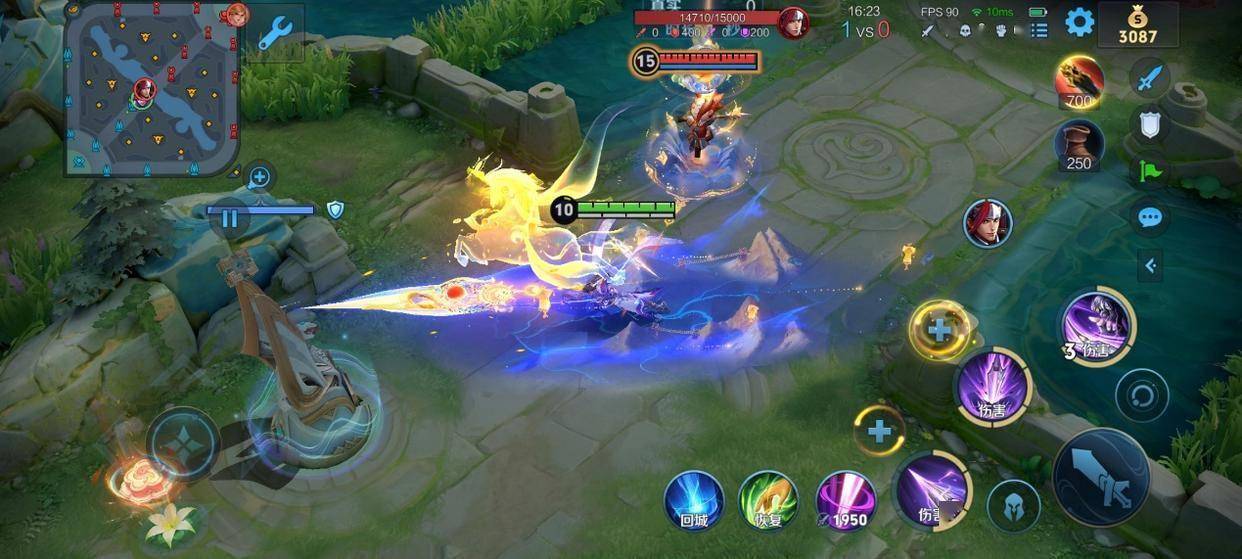Pause using the round pause button
The image size is (1242, 559).
click(230, 217)
